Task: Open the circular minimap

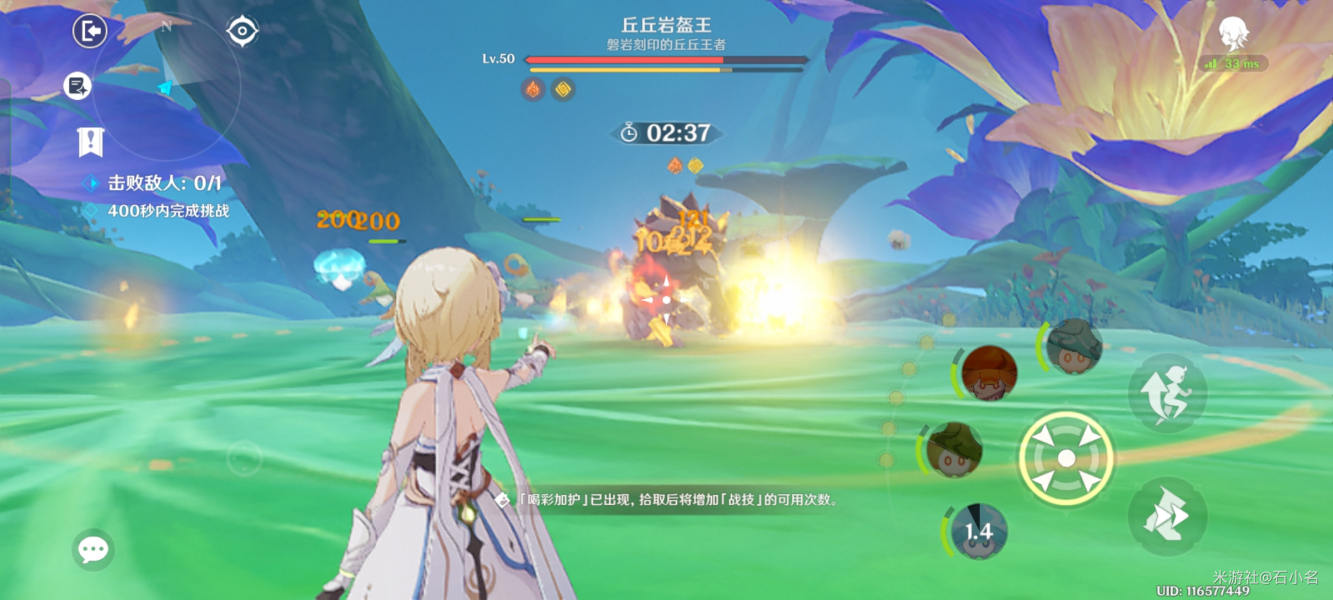Action: pyautogui.click(x=166, y=88)
